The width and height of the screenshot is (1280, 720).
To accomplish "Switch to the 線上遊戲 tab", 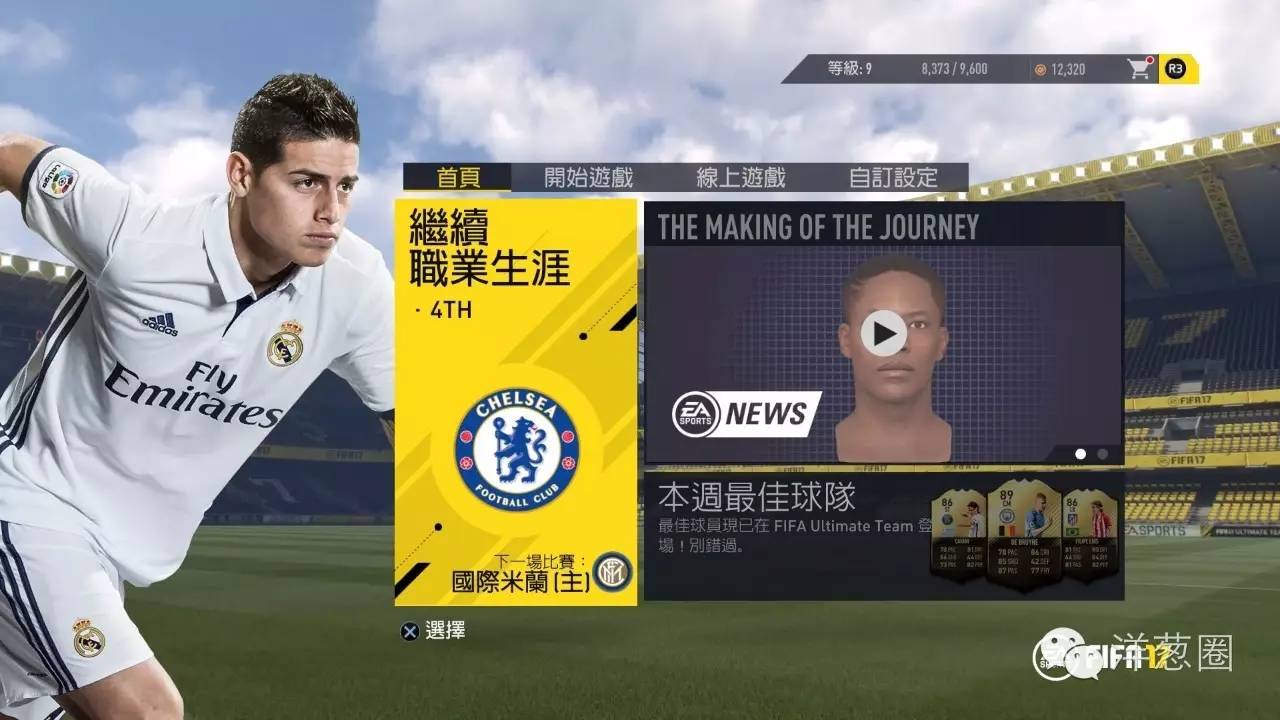I will [x=745, y=177].
